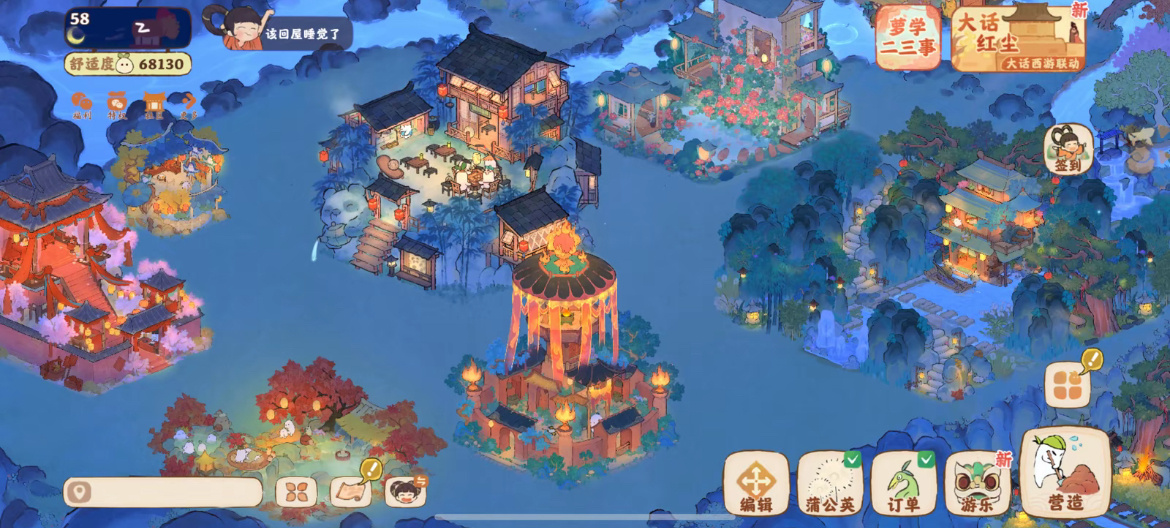Expand the 更多 more arrow

188,104
